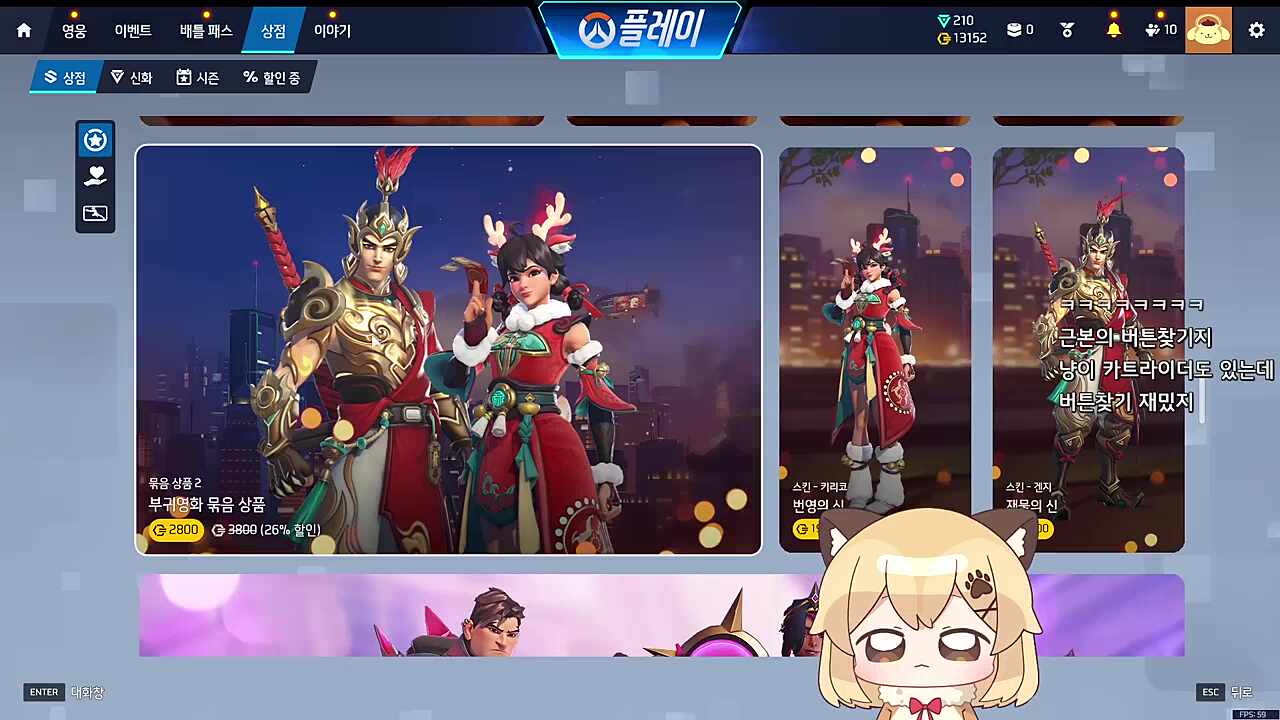Click the 2800 coin price button on the bundle
This screenshot has height=720, width=1280.
point(176,530)
